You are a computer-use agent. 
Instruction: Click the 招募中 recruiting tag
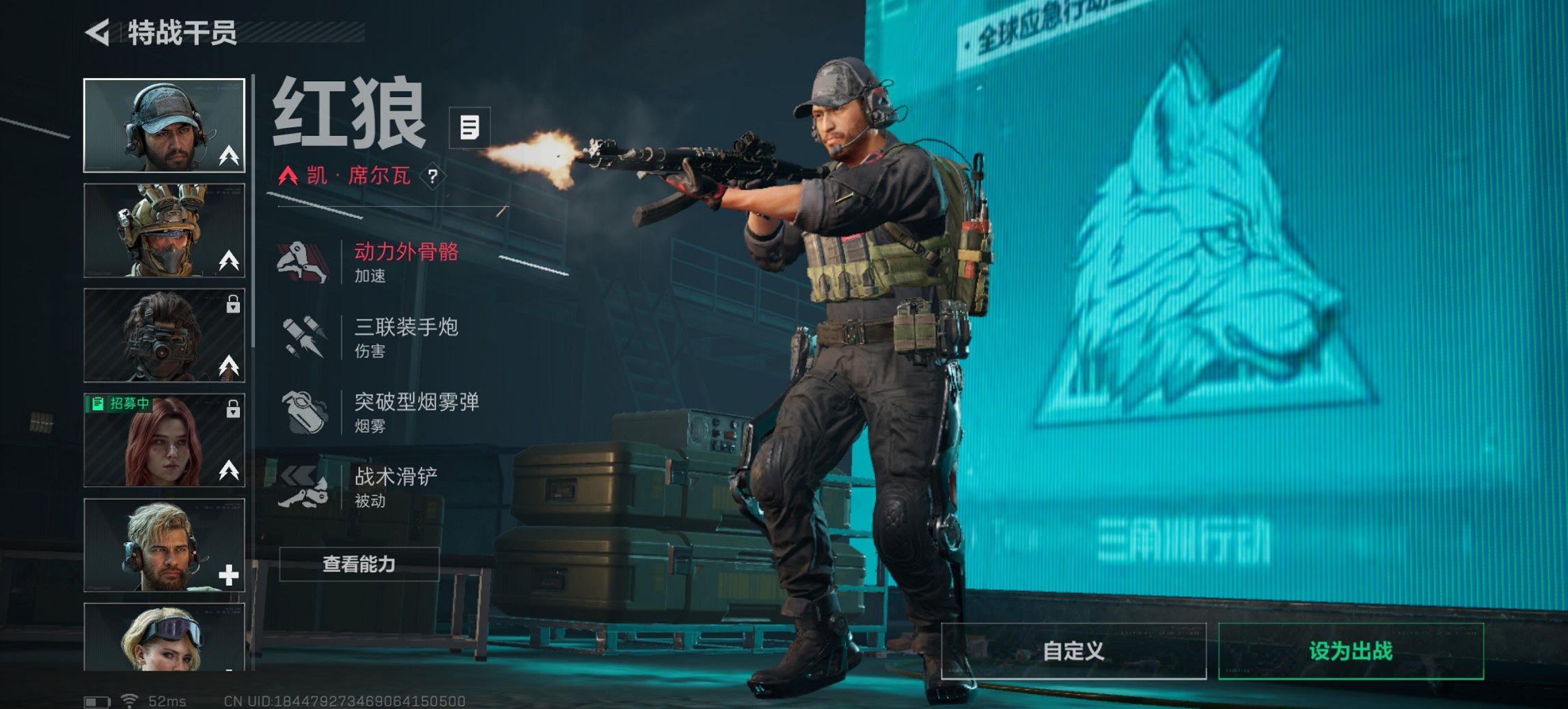[x=120, y=404]
